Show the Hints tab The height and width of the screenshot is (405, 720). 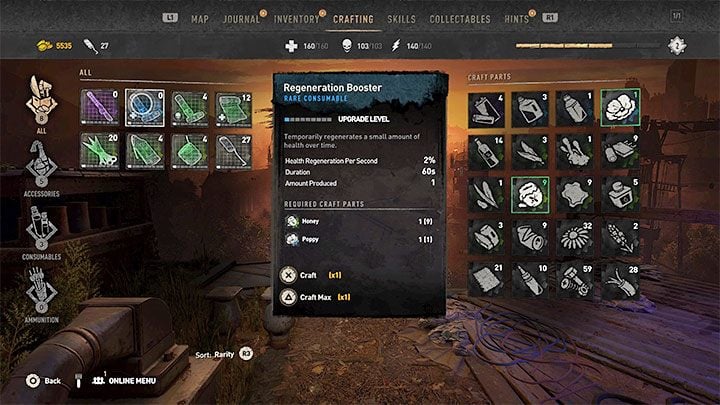point(518,19)
